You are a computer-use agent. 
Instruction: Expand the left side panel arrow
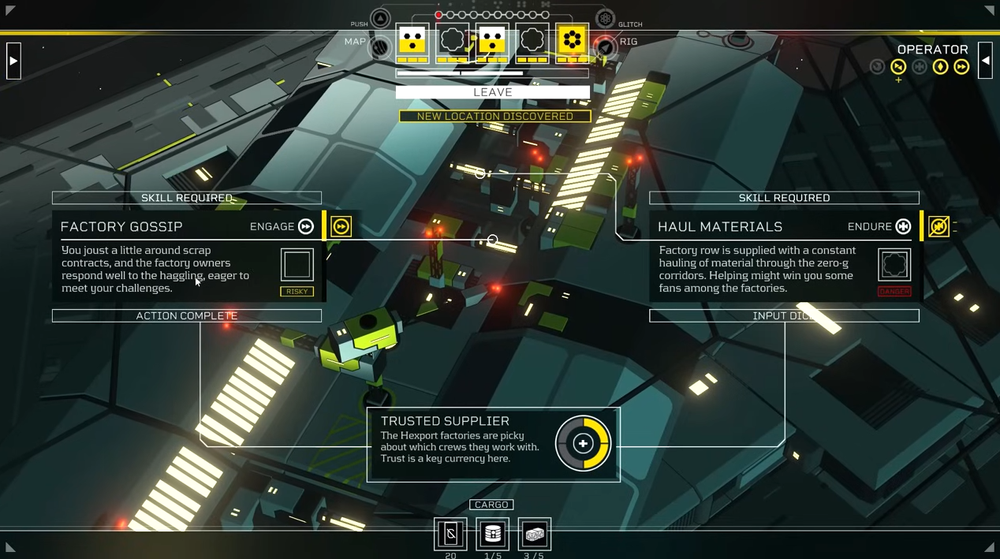[x=13, y=60]
